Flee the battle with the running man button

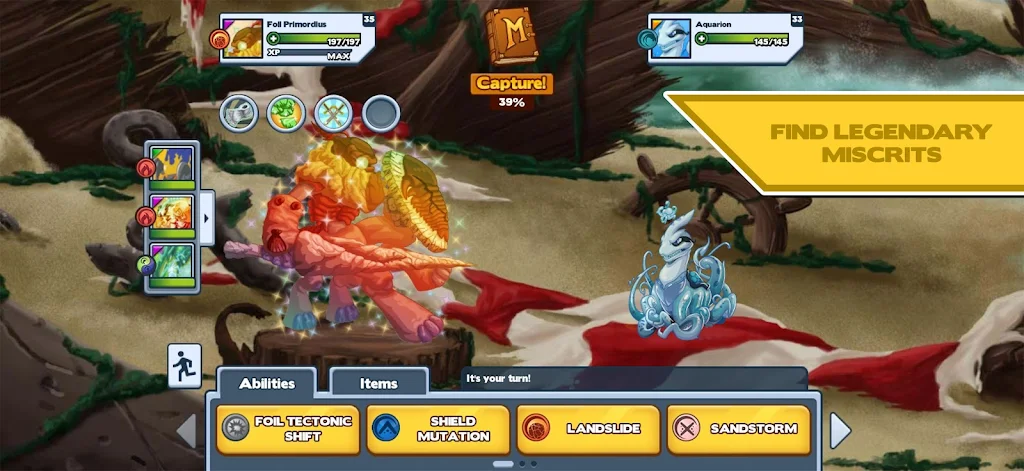[185, 365]
